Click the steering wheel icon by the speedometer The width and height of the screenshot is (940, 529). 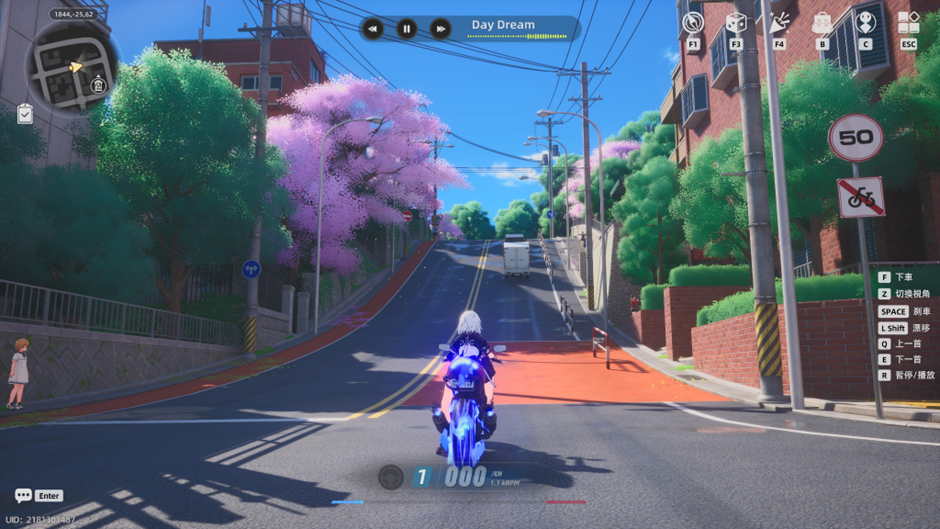point(390,477)
